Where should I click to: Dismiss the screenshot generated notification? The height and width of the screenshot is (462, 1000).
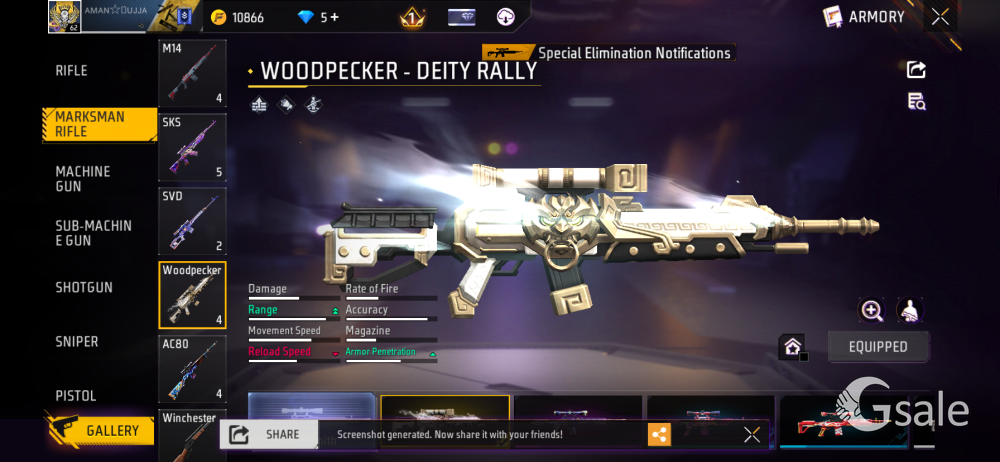(x=752, y=434)
